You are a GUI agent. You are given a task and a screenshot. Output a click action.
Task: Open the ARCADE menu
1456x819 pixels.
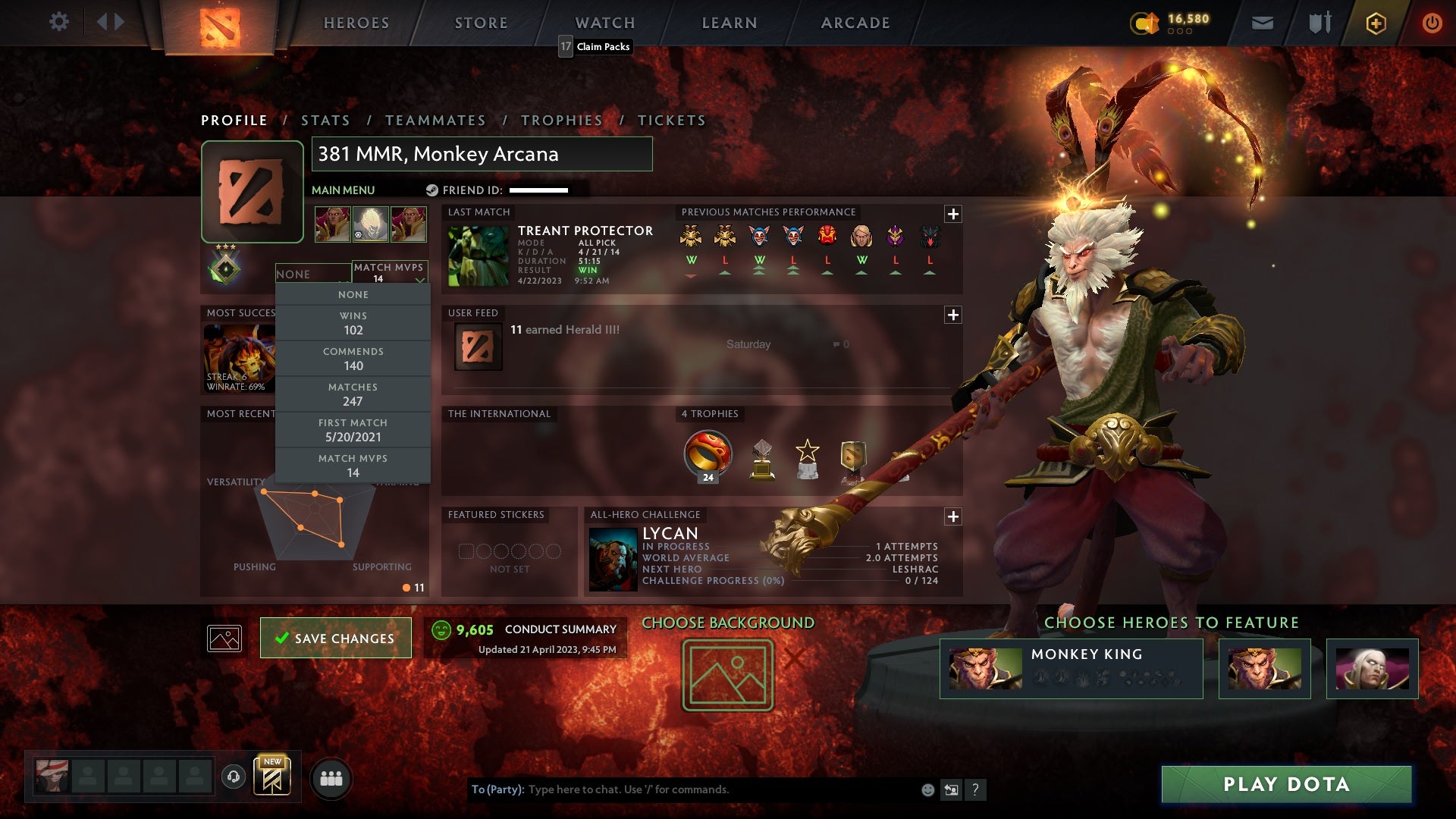[x=854, y=23]
